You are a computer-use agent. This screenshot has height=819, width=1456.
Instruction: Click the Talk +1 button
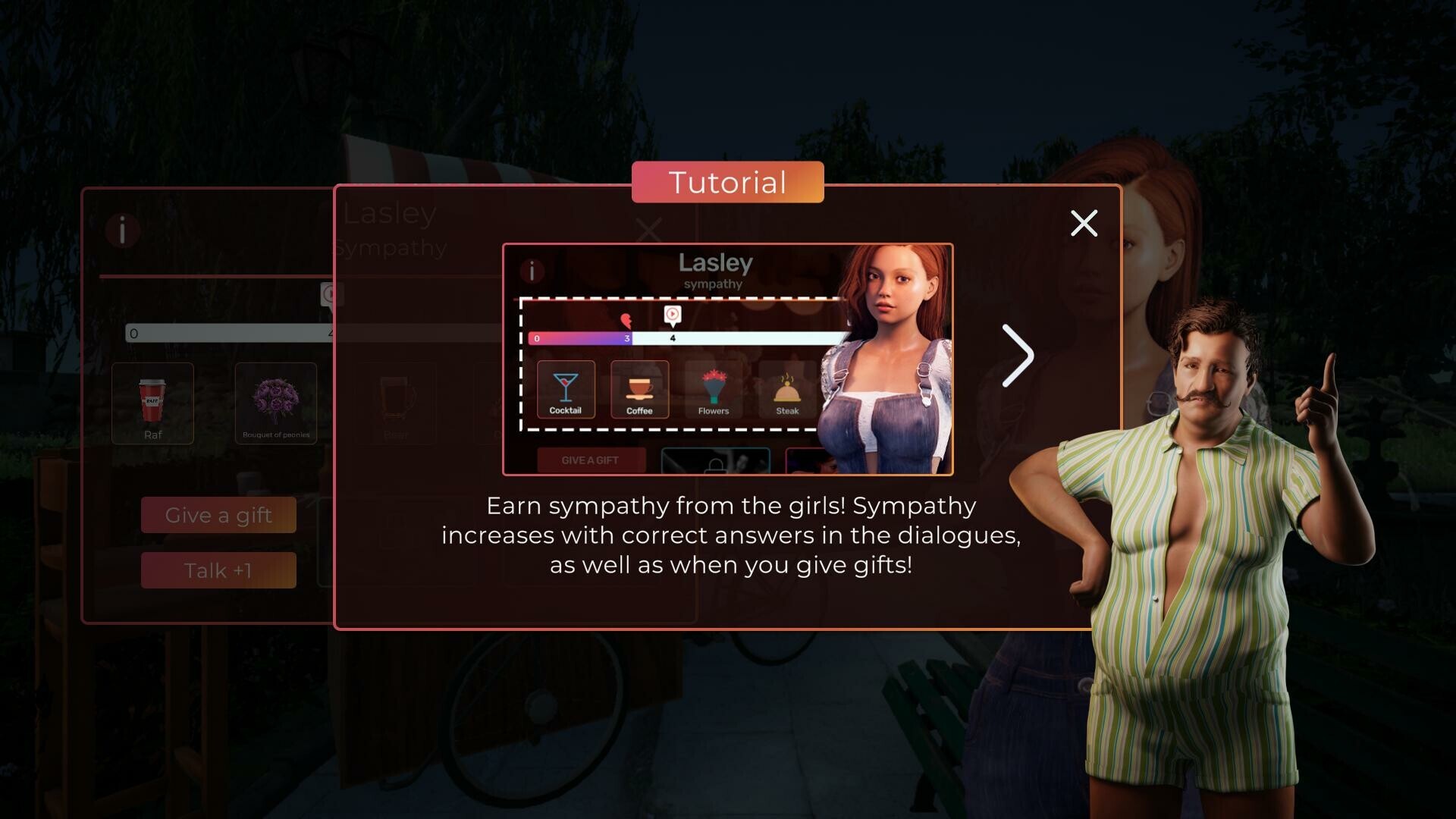(218, 570)
